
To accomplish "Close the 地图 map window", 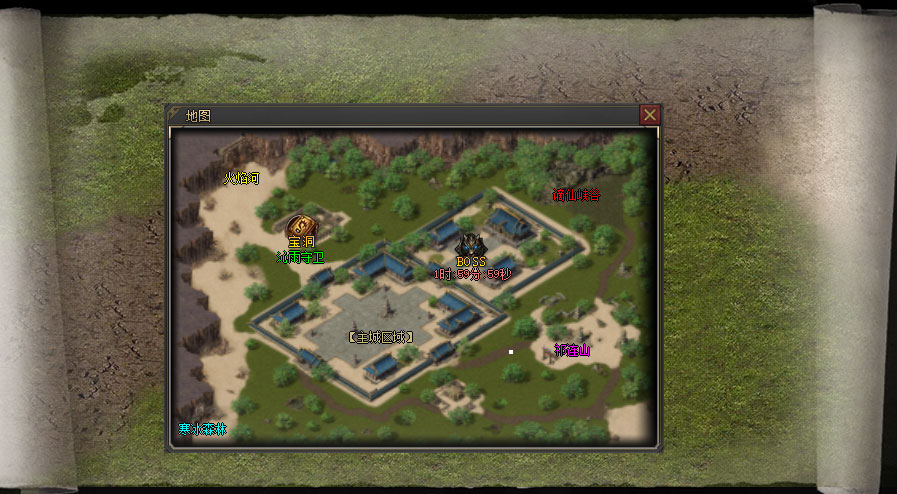I will [649, 115].
